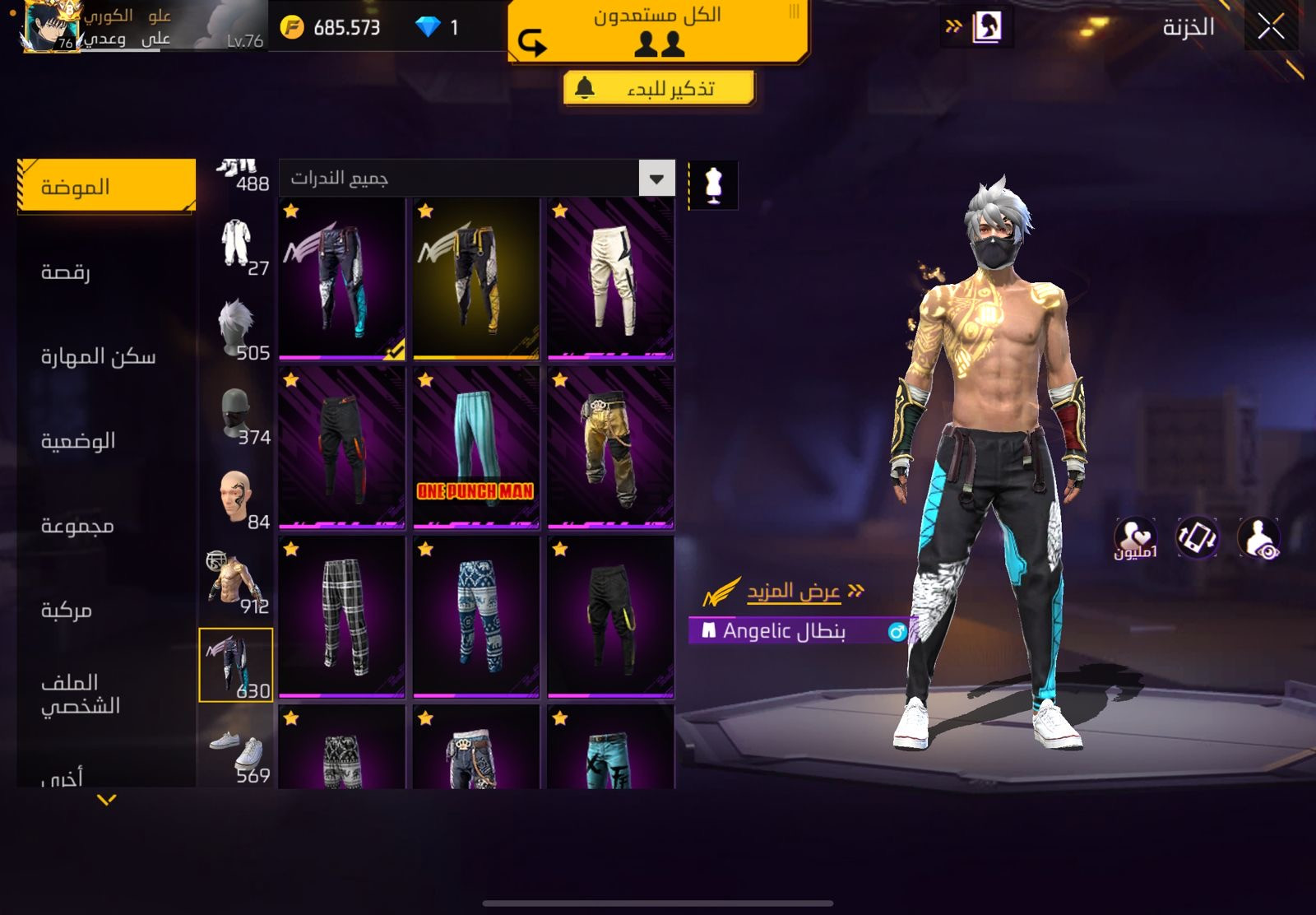This screenshot has height=915, width=1316.
Task: Switch to the مركبة vehicle tab
Action: tap(67, 610)
